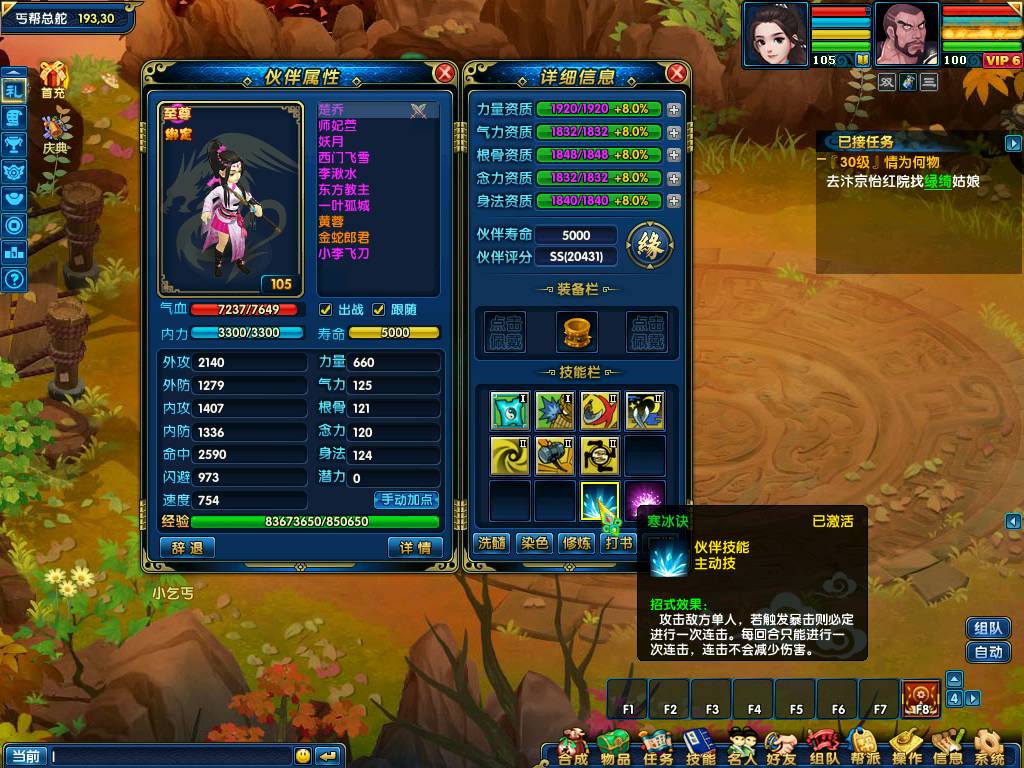Toggle the 出战 battle checkbox

point(325,310)
